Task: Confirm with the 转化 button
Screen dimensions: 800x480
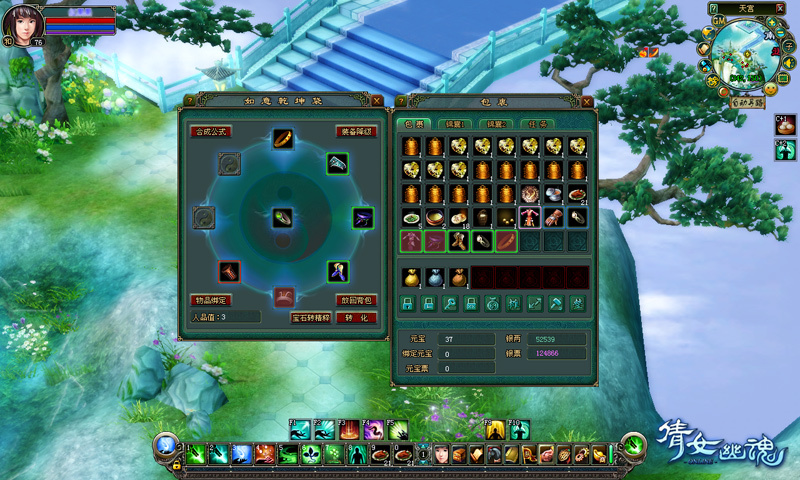Action: point(356,317)
